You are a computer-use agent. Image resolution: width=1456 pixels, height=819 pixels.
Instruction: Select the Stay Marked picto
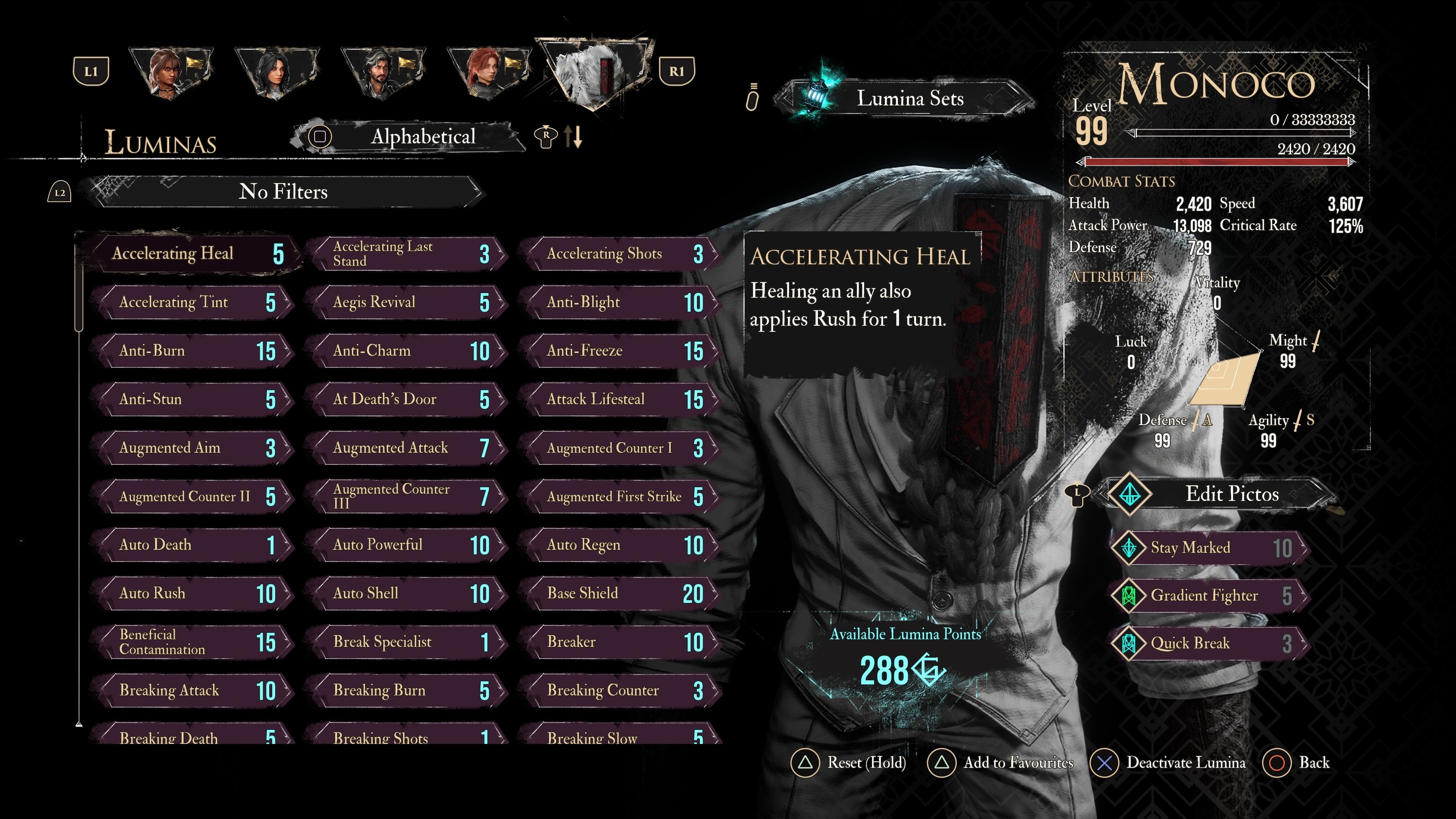pos(1210,548)
